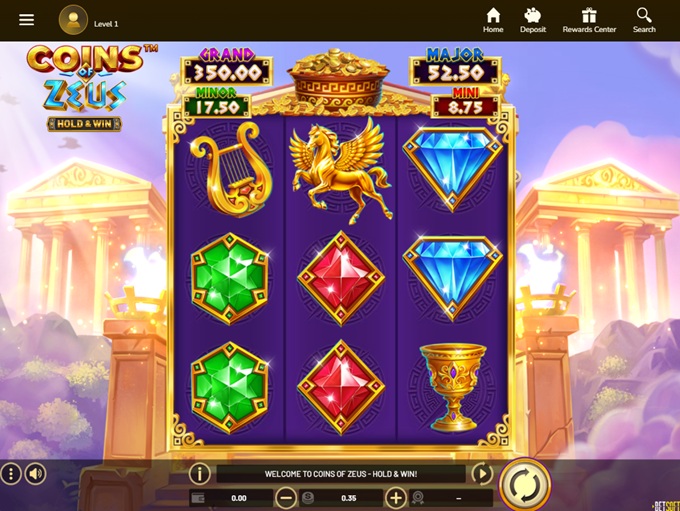680x511 pixels.
Task: Open the Deposit page
Action: [x=533, y=20]
